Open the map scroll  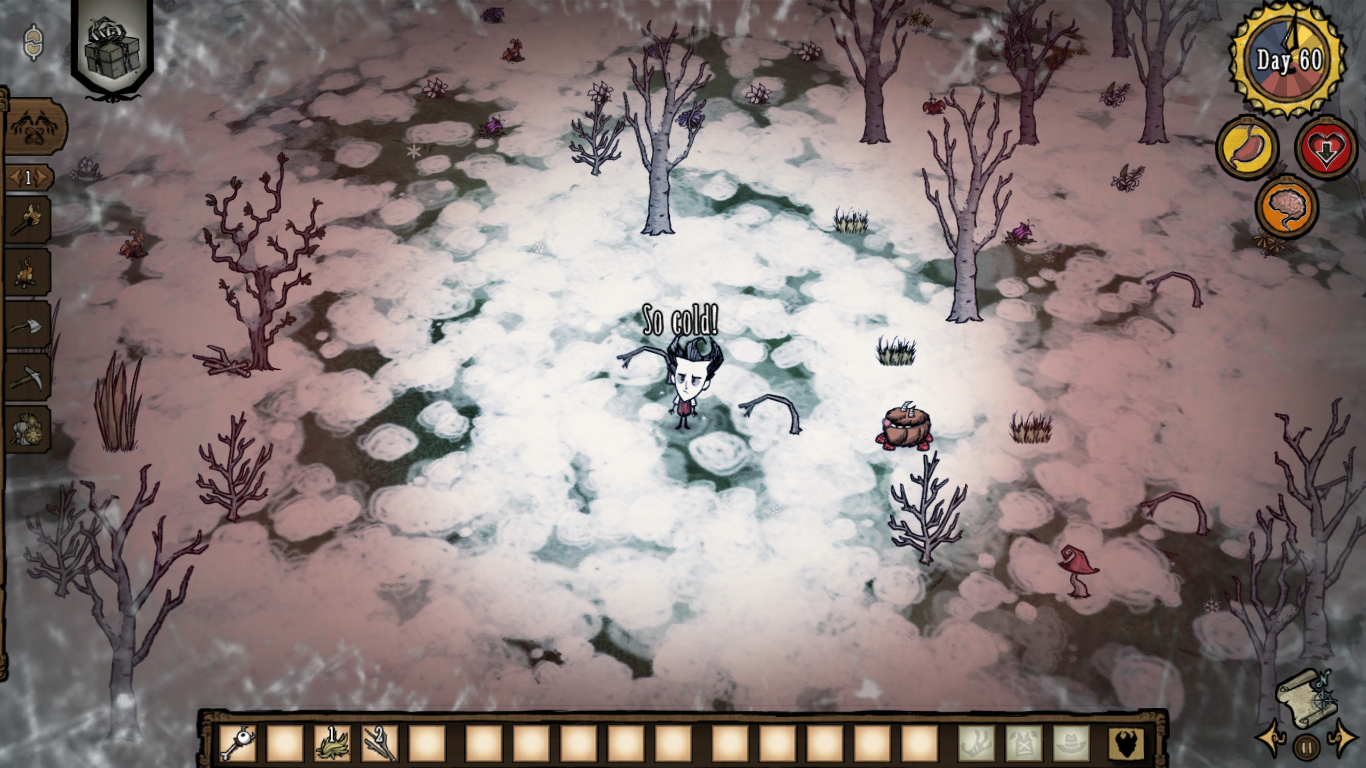tap(1304, 697)
